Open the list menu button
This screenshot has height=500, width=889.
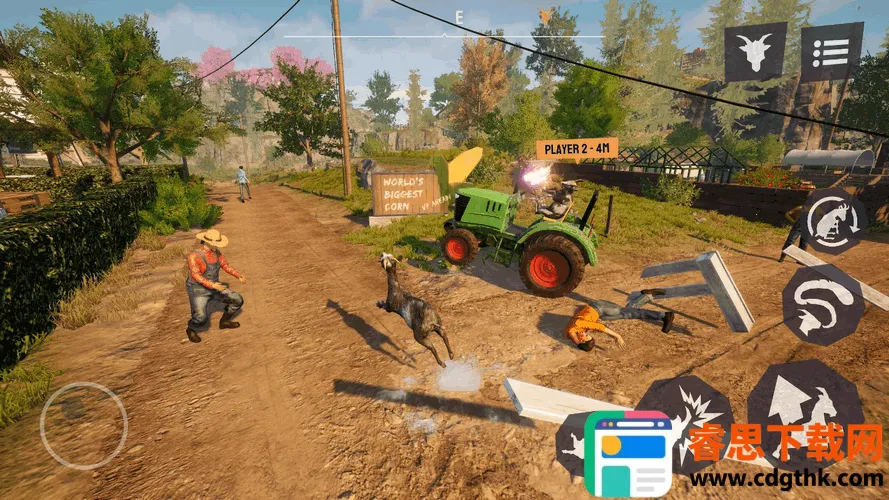point(831,52)
